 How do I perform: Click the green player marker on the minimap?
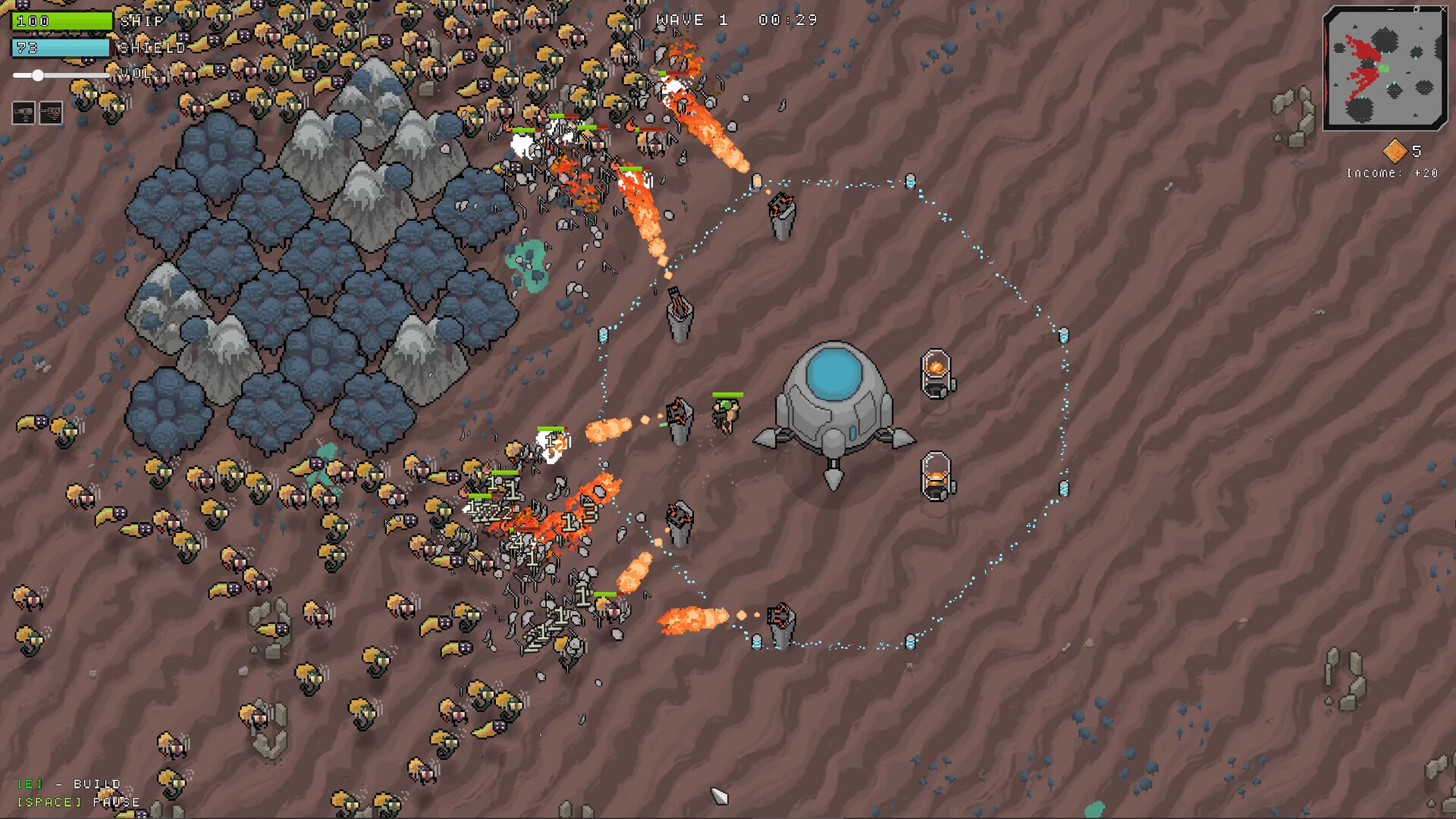coord(1384,67)
